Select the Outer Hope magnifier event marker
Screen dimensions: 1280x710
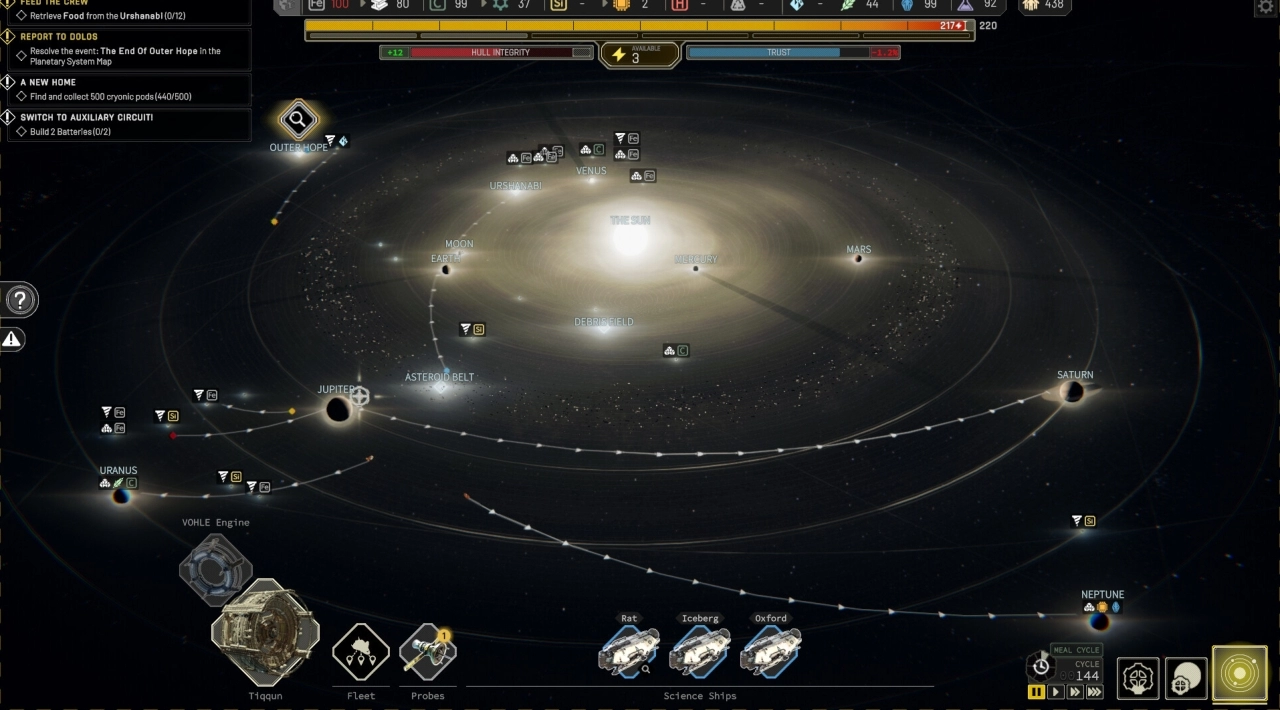[298, 121]
